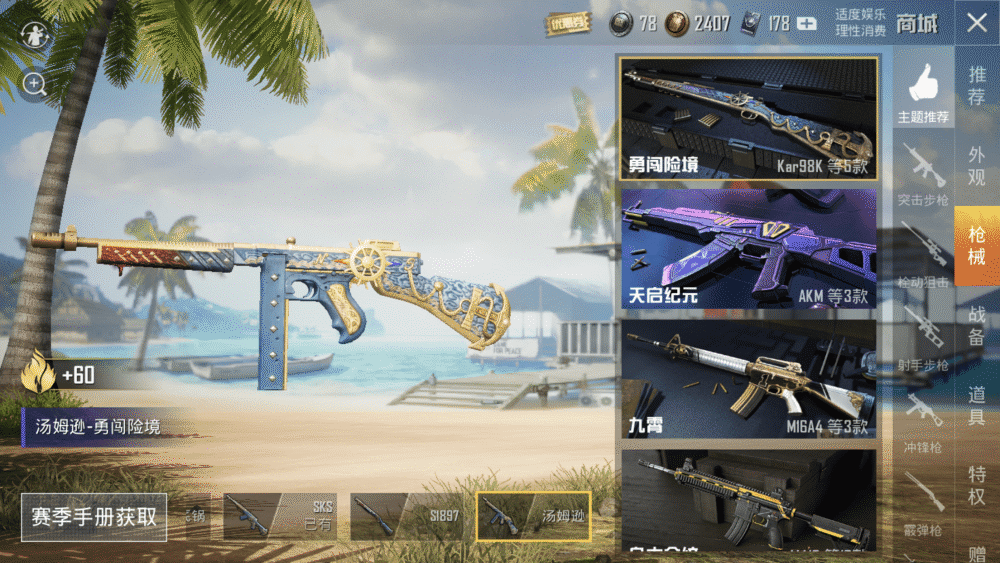Open the 九霄 M16A4 skin set

click(749, 380)
